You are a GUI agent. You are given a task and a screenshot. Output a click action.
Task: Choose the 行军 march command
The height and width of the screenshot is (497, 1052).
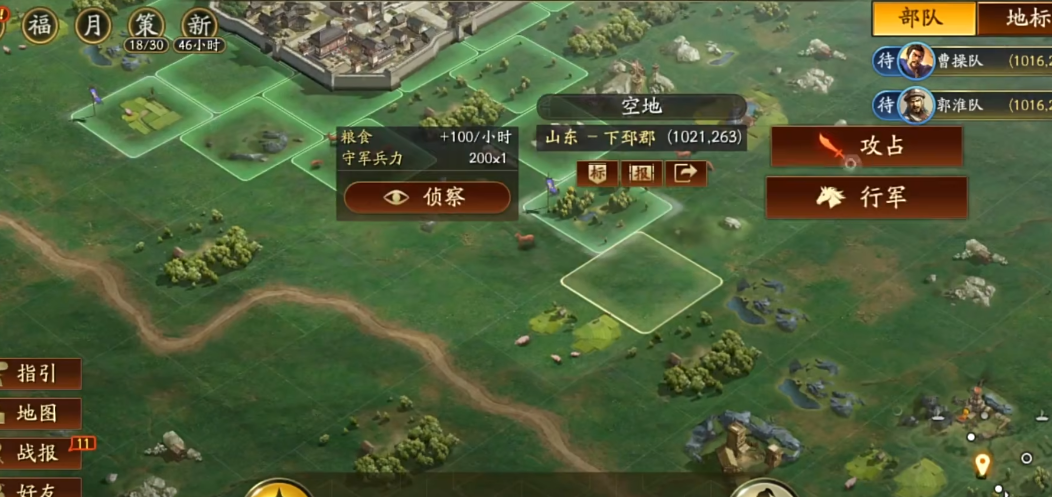(866, 197)
